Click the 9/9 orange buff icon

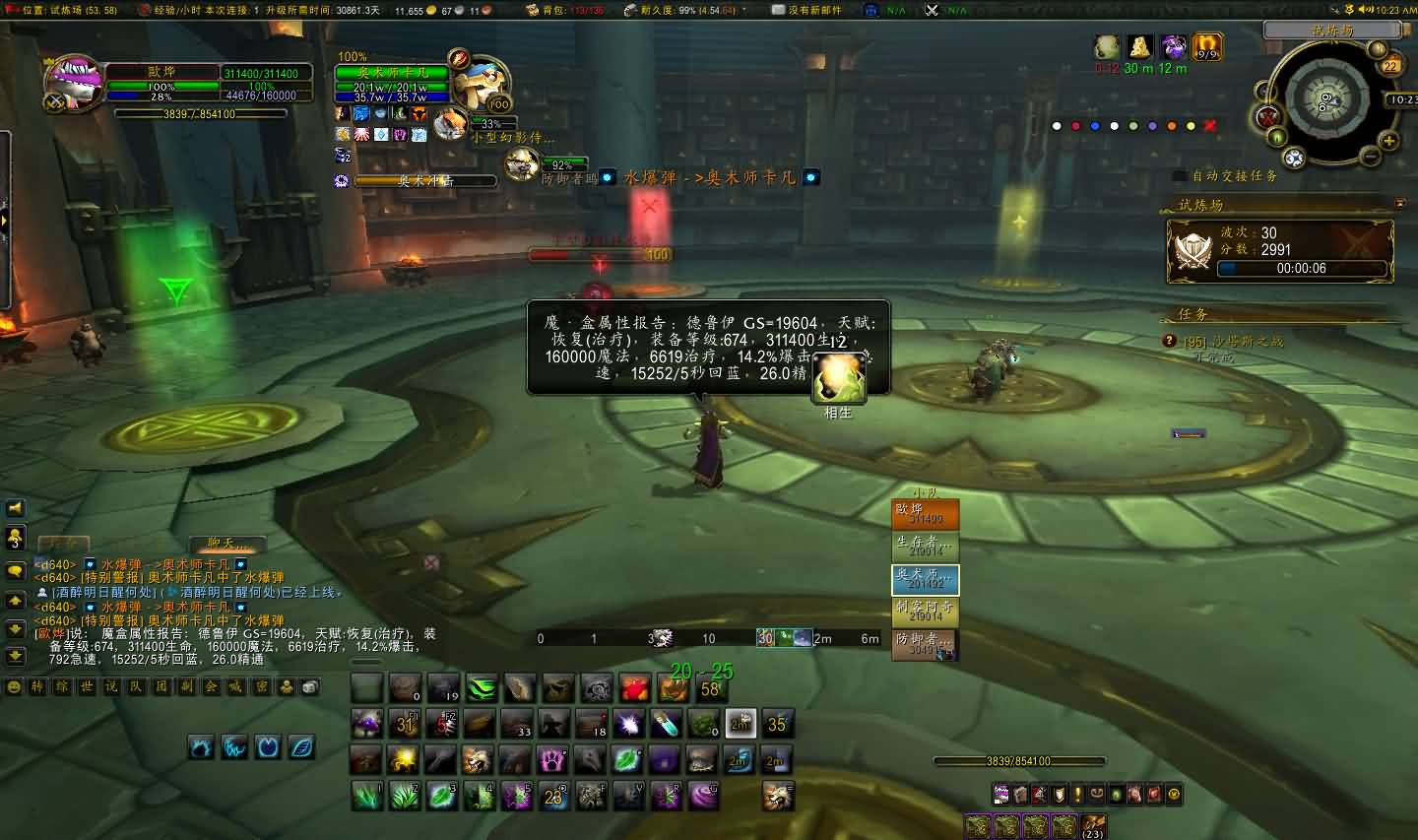click(x=1207, y=46)
